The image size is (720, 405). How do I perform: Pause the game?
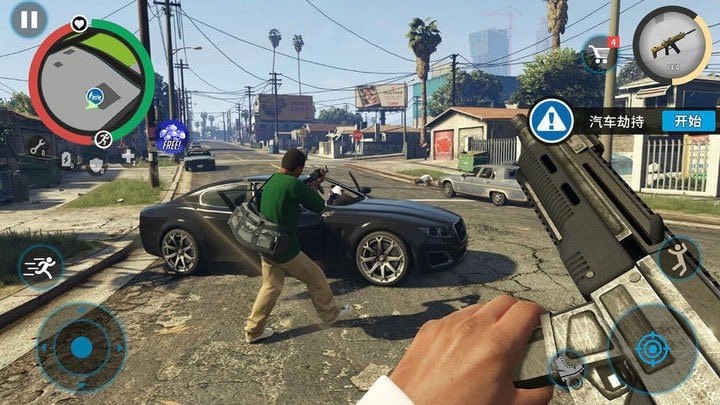30,18
